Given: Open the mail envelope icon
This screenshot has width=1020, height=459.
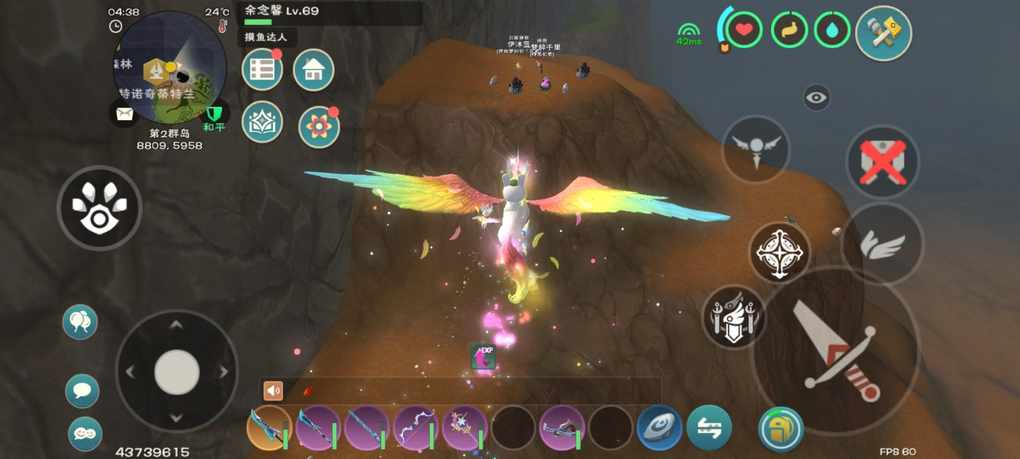Looking at the screenshot, I should 124,114.
